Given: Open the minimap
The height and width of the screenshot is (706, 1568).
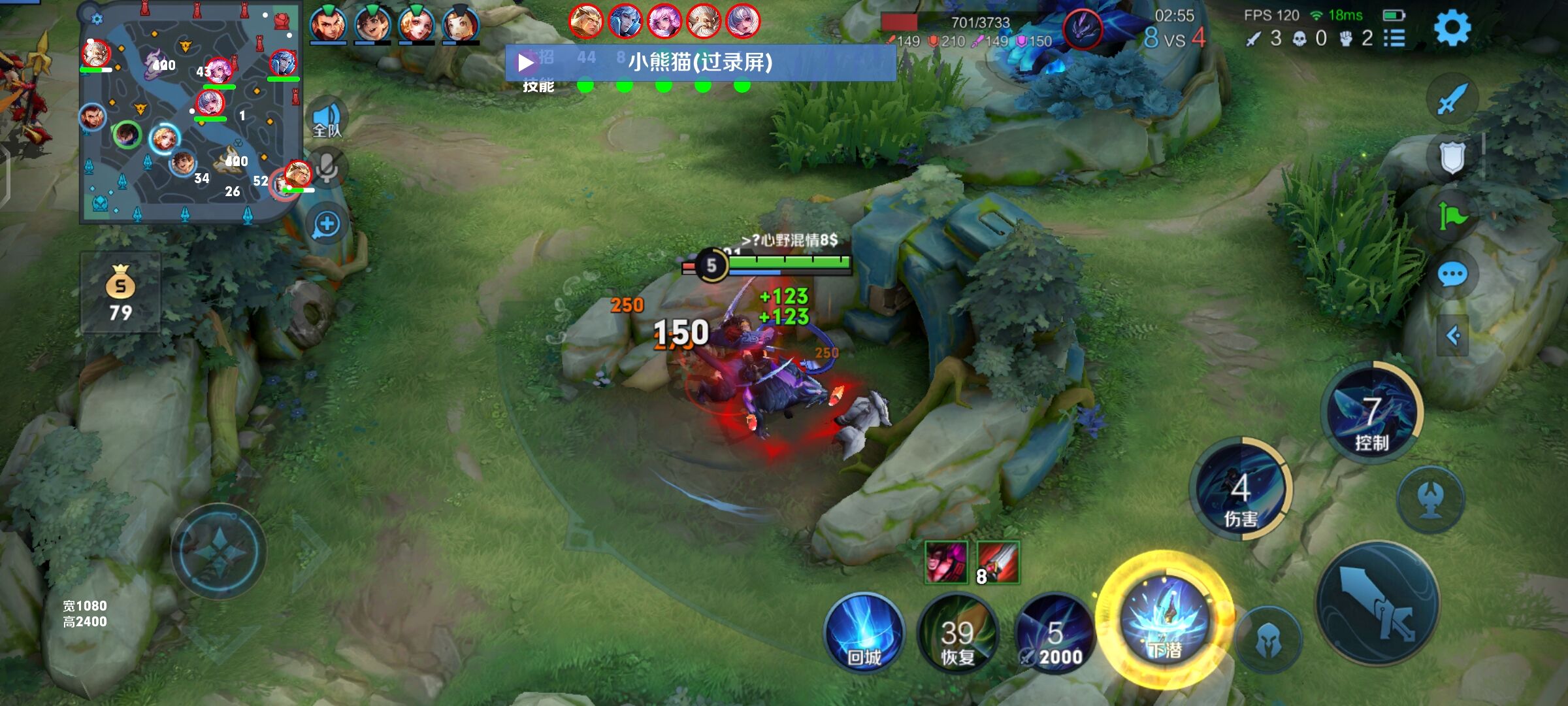Looking at the screenshot, I should click(189, 112).
